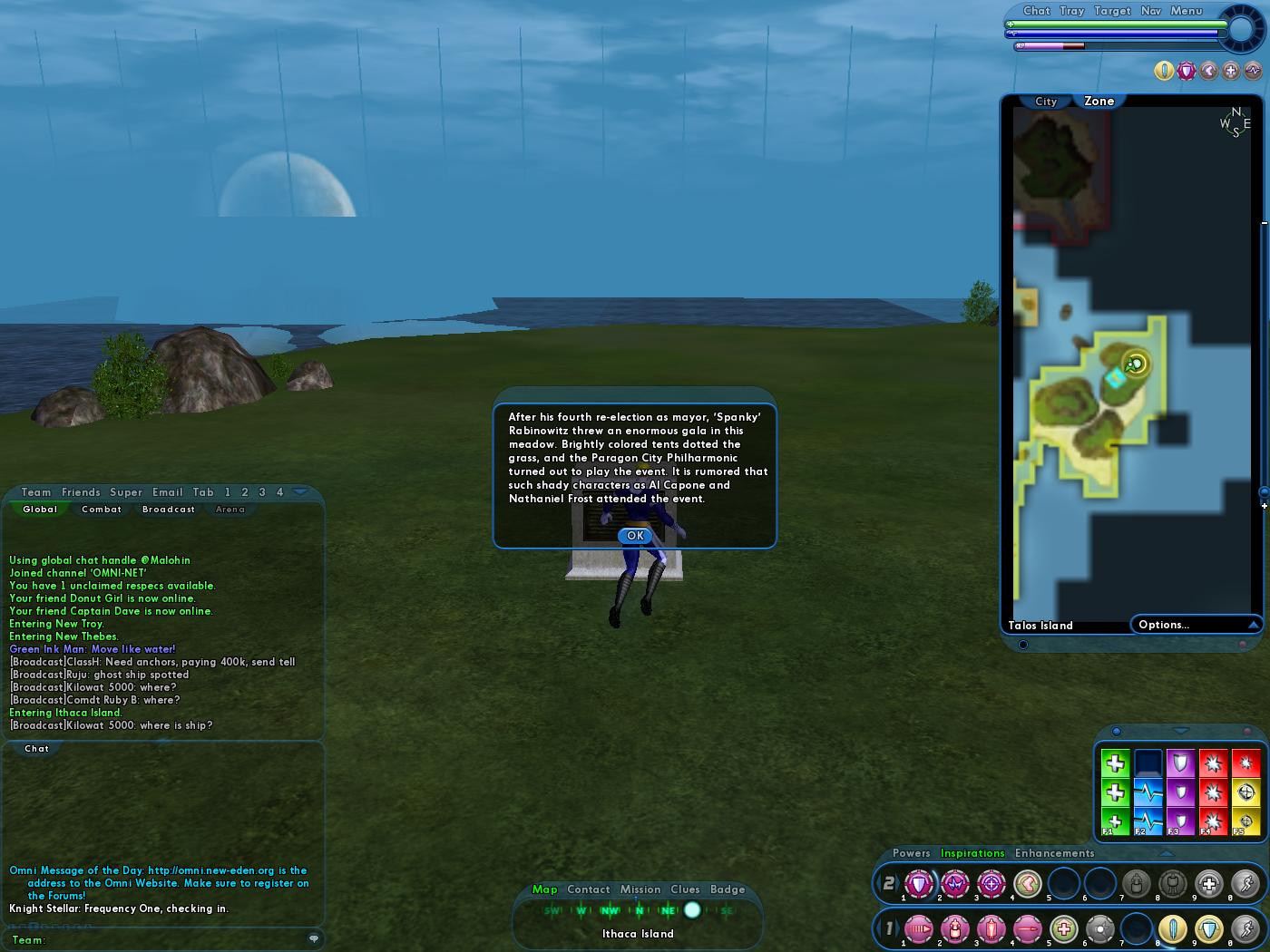Open the Badge tab in the nav bar

728,889
